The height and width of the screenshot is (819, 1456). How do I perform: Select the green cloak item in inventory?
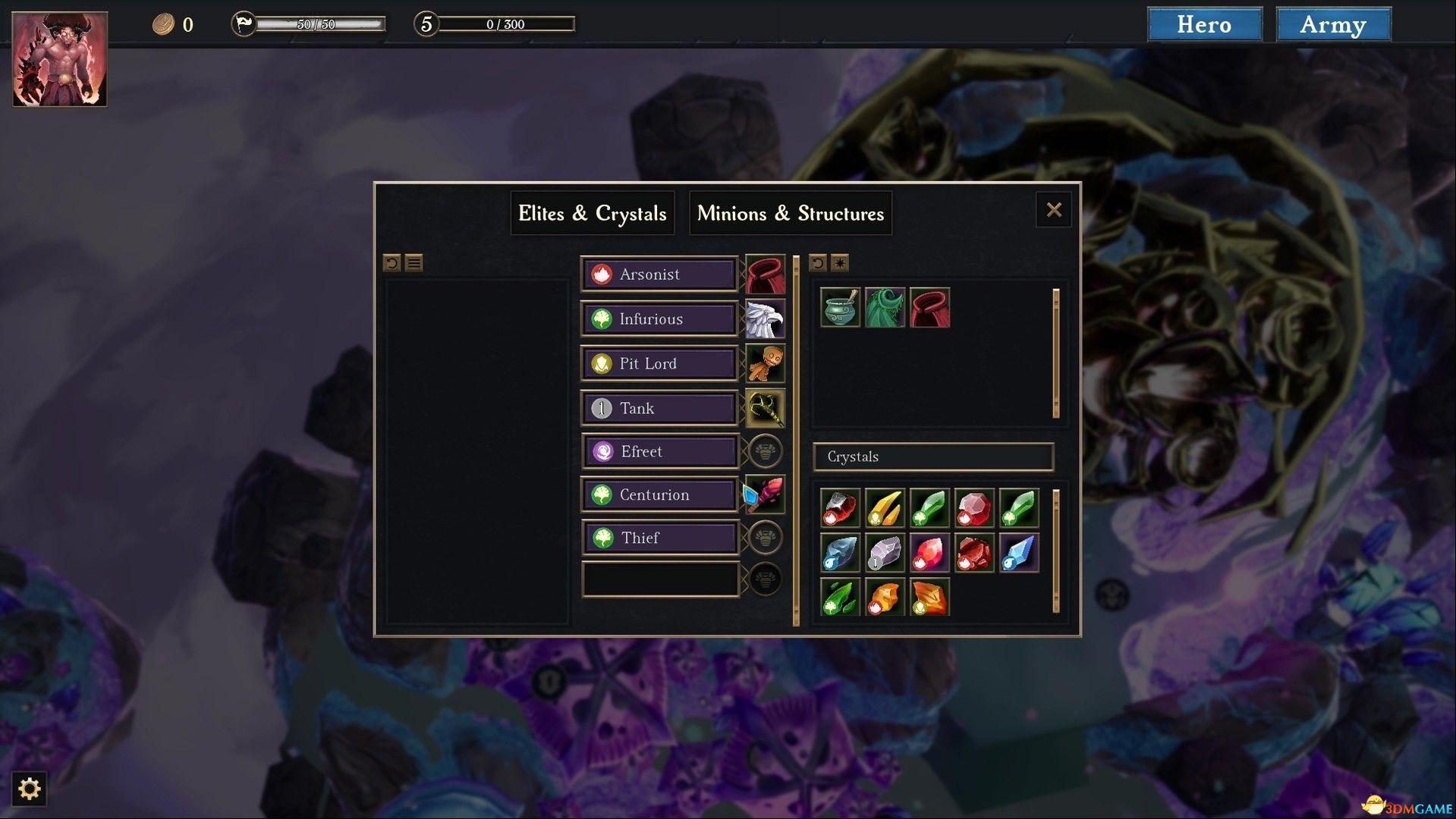coord(885,308)
